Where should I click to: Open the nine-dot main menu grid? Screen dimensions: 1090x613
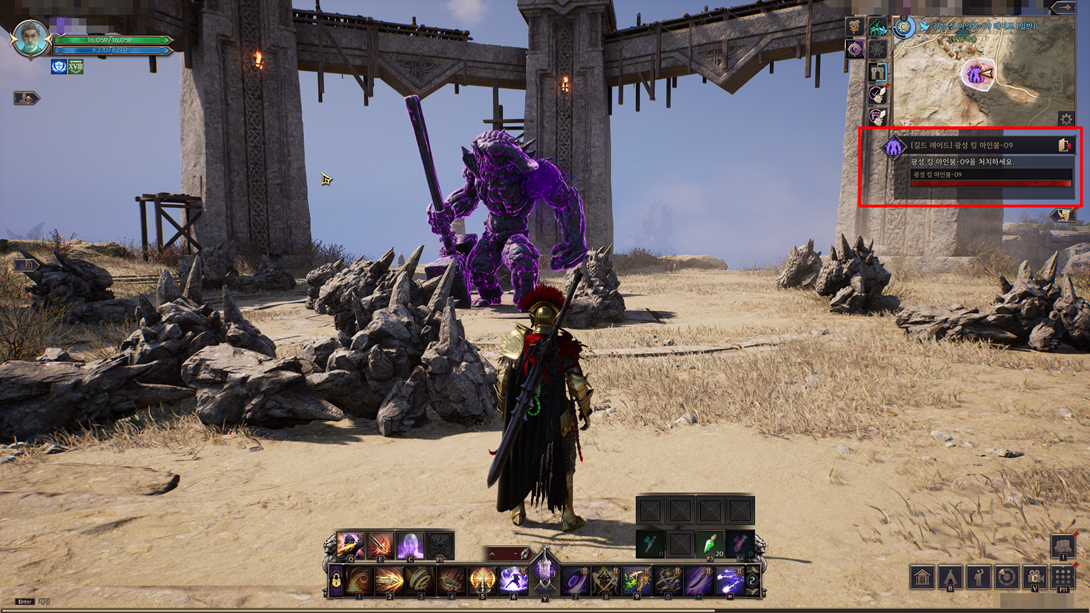click(1063, 578)
